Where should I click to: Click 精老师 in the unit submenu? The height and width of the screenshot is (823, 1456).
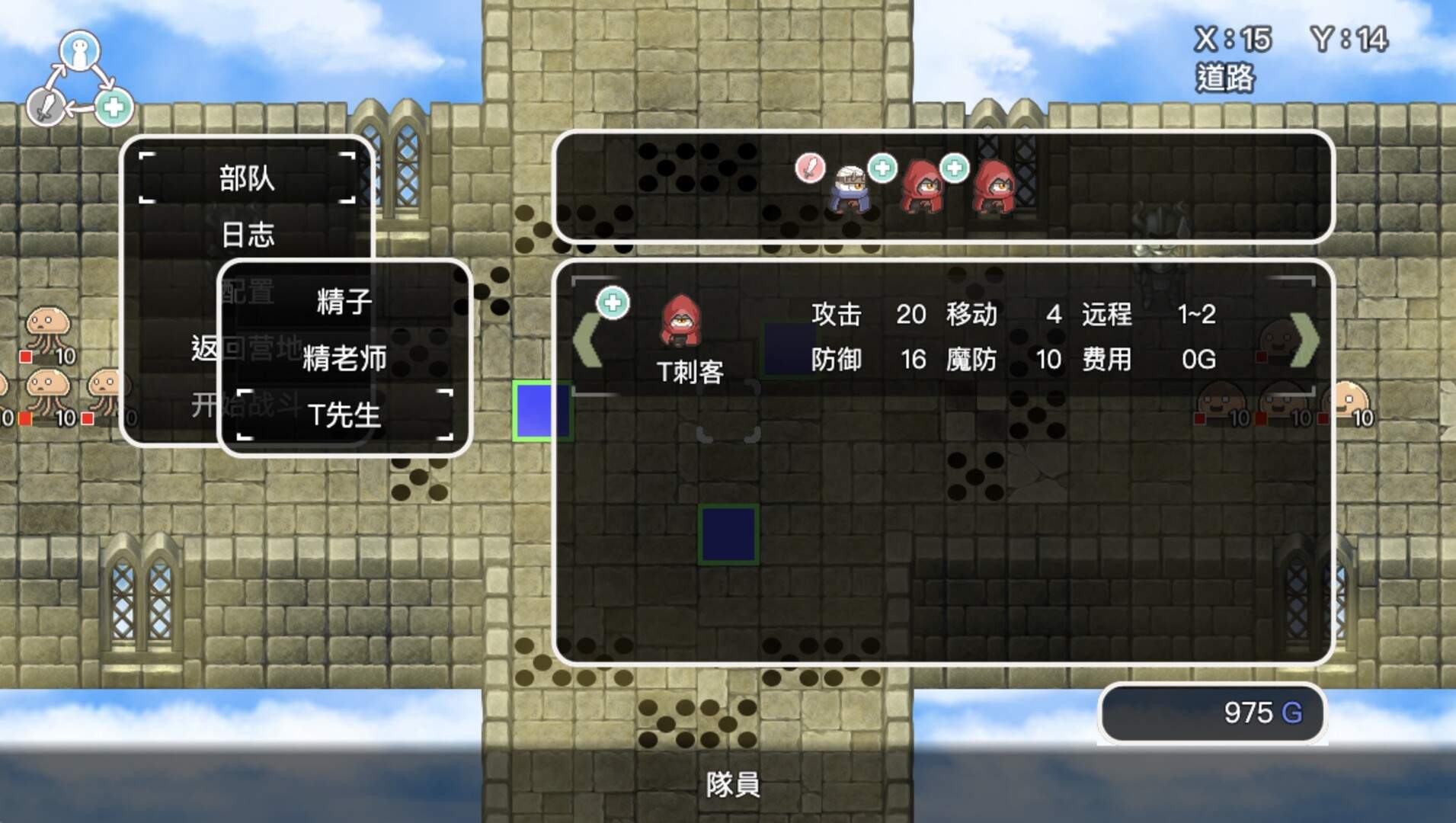click(x=344, y=358)
